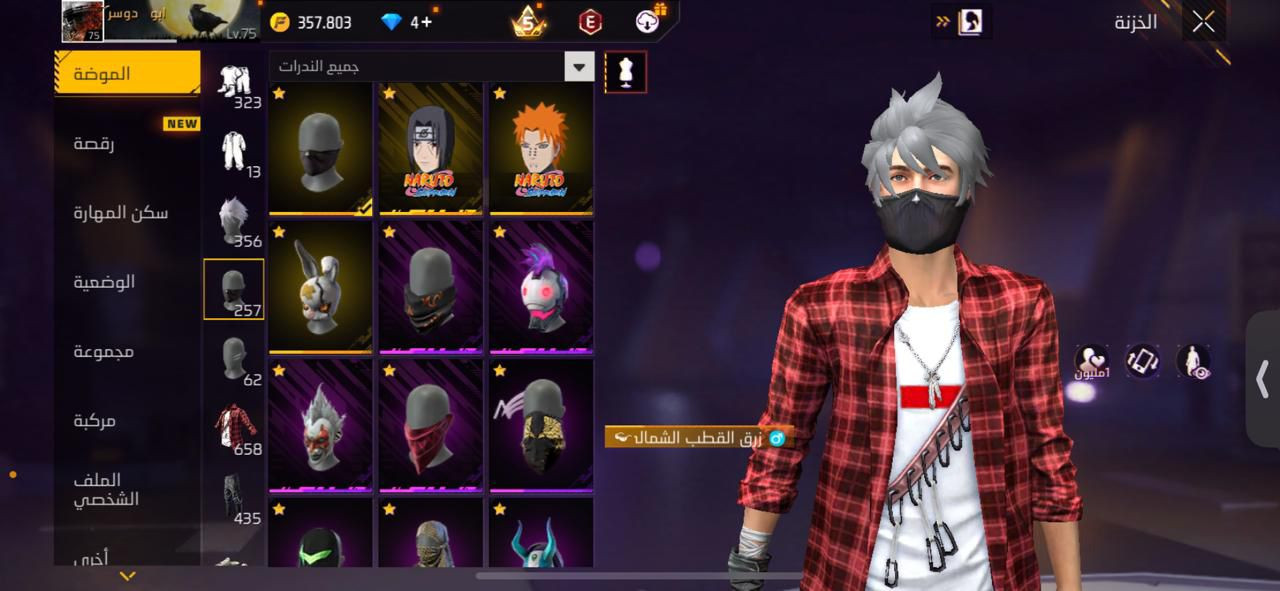
Task: Open the red plaid shirt tops category
Action: 234,430
